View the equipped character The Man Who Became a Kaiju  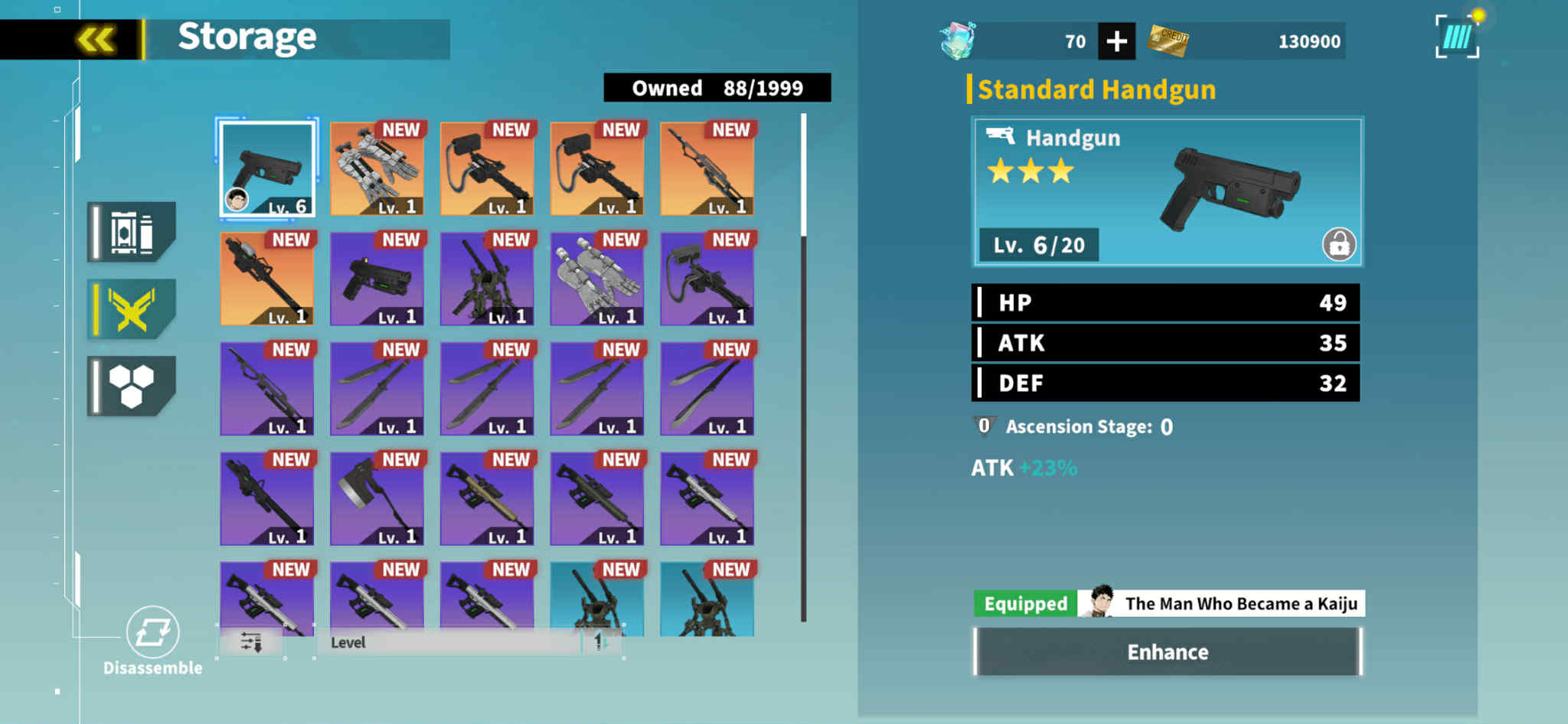1220,604
